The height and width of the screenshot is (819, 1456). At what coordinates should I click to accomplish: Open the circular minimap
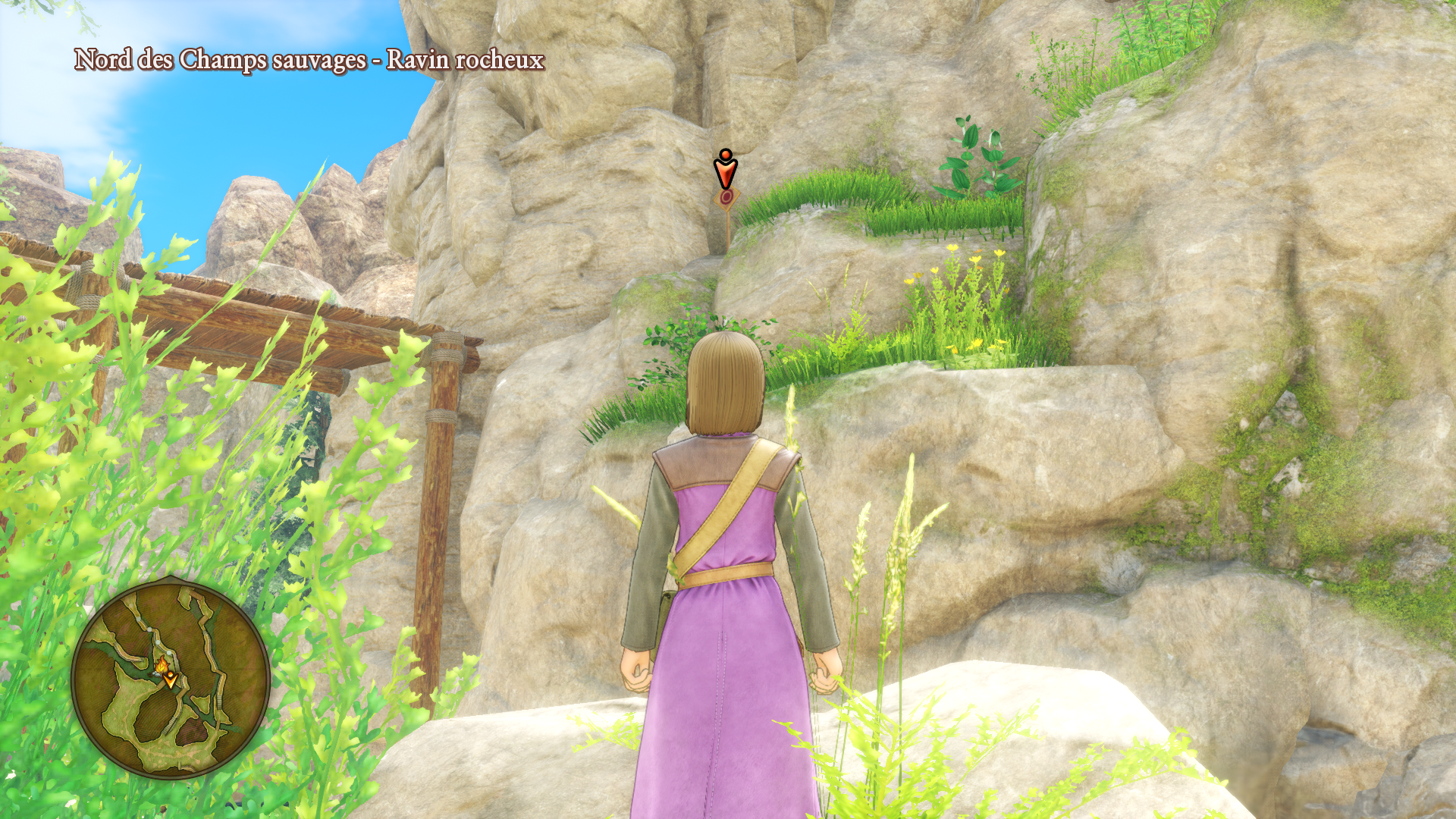(171, 679)
